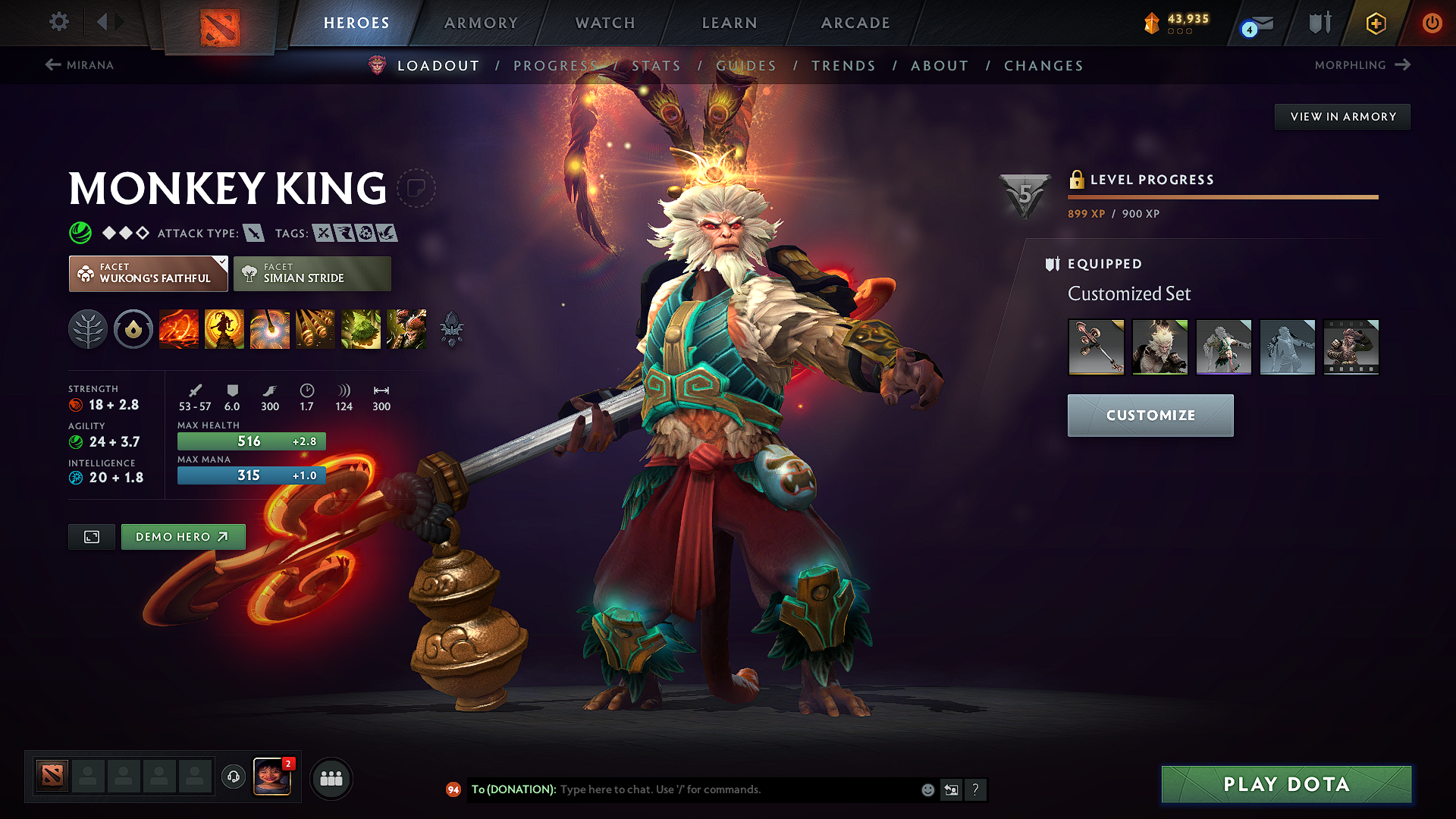The image size is (1456, 819).
Task: Toggle fullscreen hero preview button
Action: (91, 536)
